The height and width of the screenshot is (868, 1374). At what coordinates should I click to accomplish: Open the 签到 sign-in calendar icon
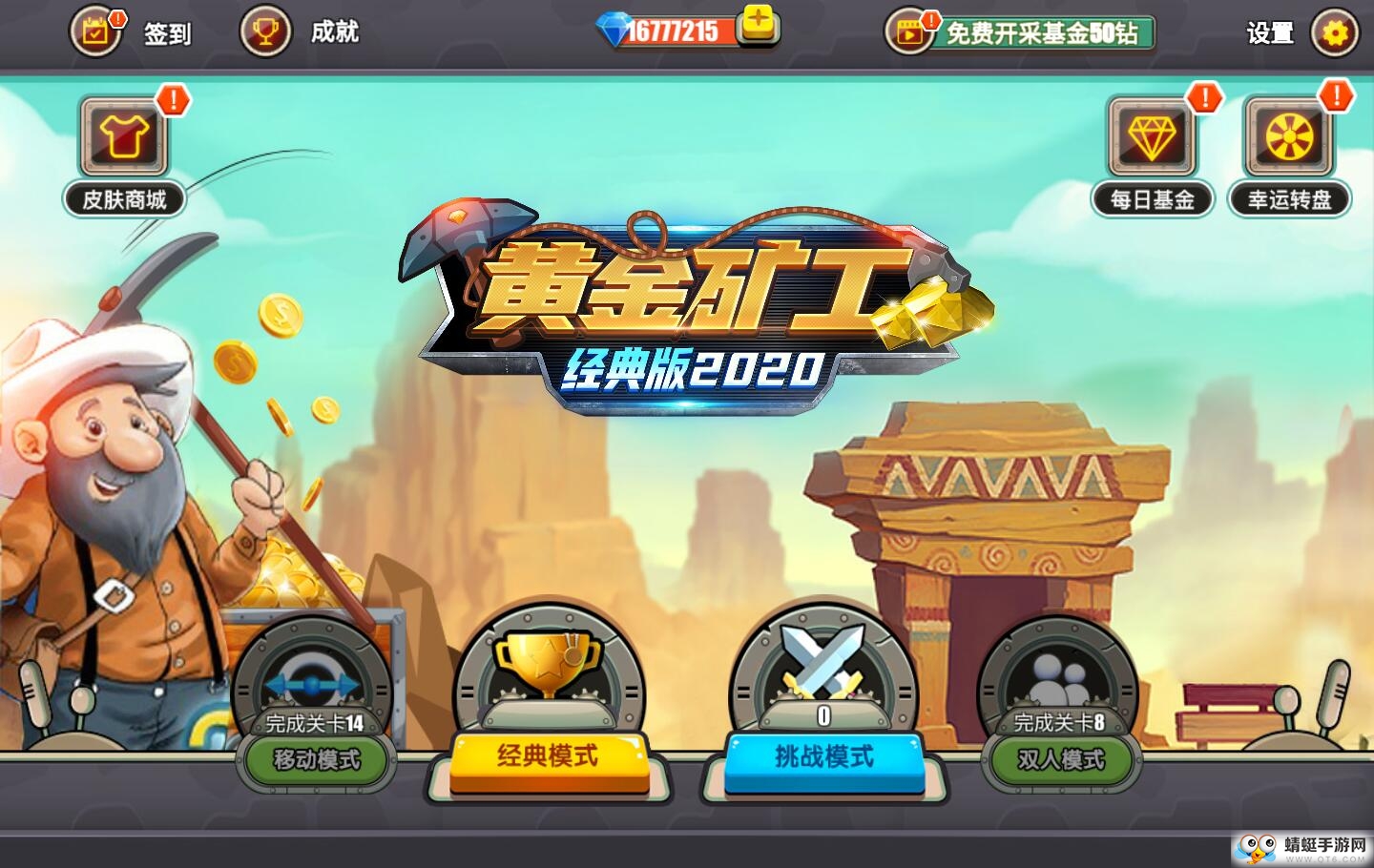coord(95,31)
